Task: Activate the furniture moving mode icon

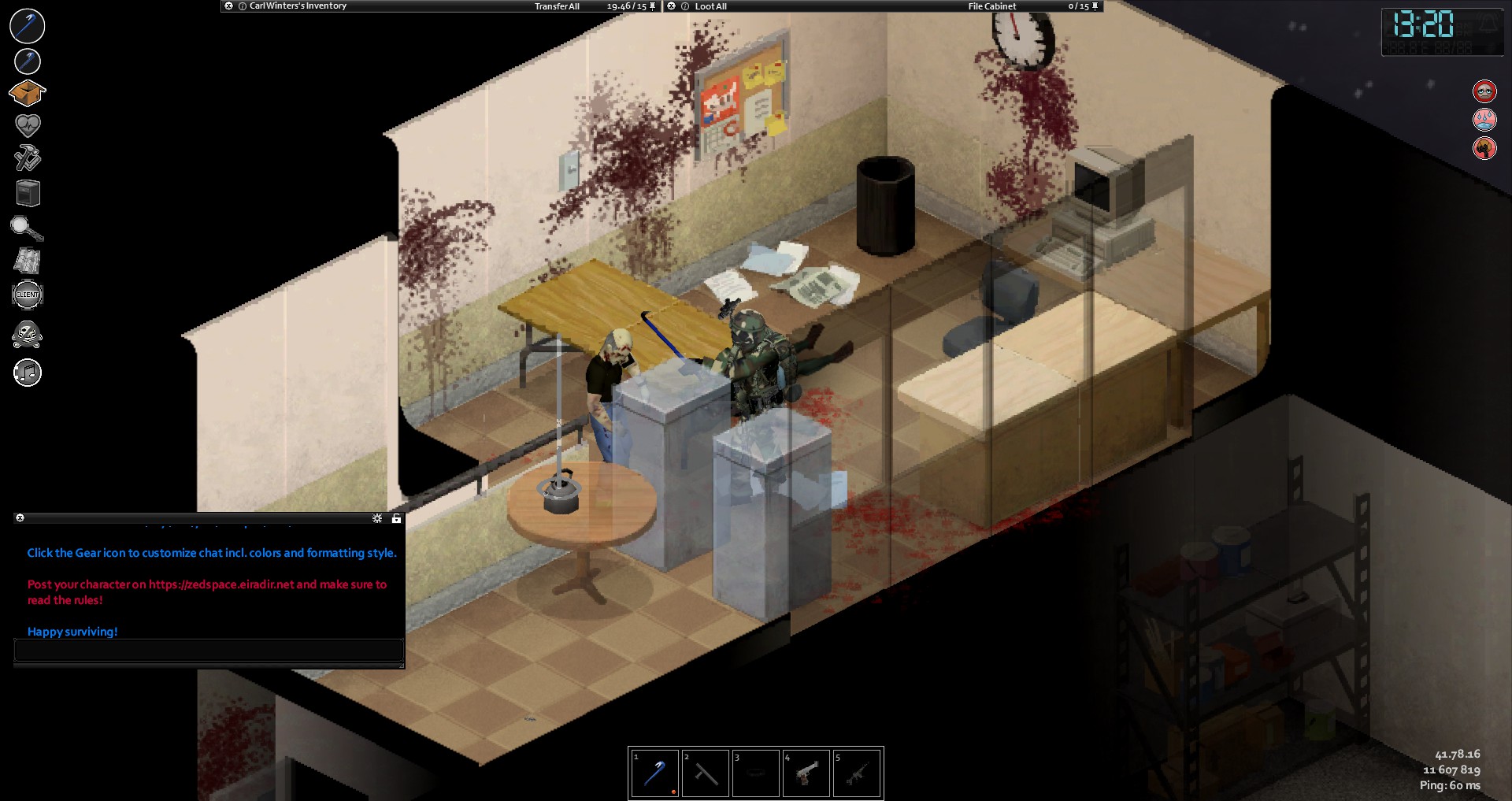Action: tap(28, 193)
